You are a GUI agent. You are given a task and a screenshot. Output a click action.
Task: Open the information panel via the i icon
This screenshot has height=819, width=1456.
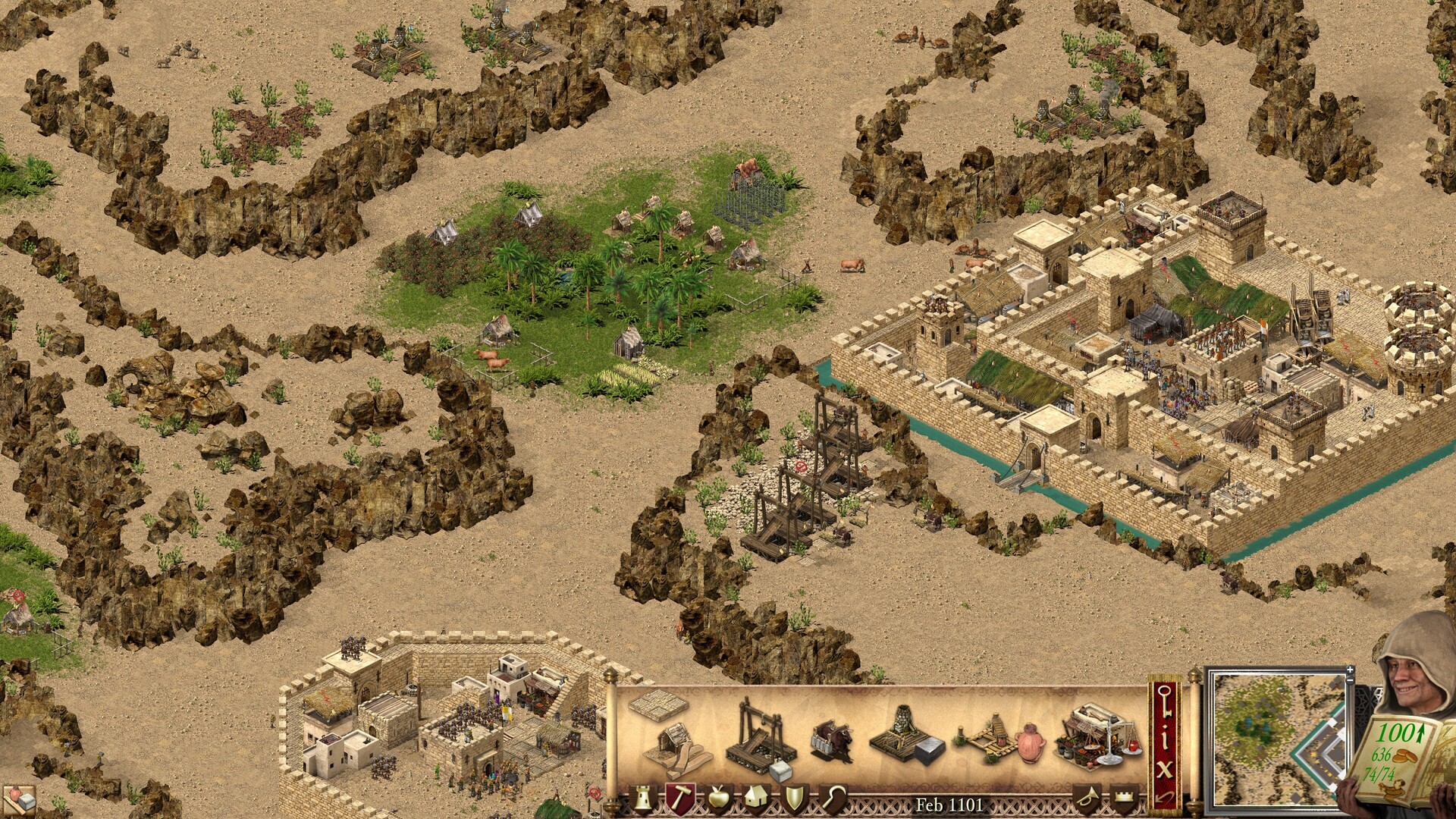(1165, 738)
